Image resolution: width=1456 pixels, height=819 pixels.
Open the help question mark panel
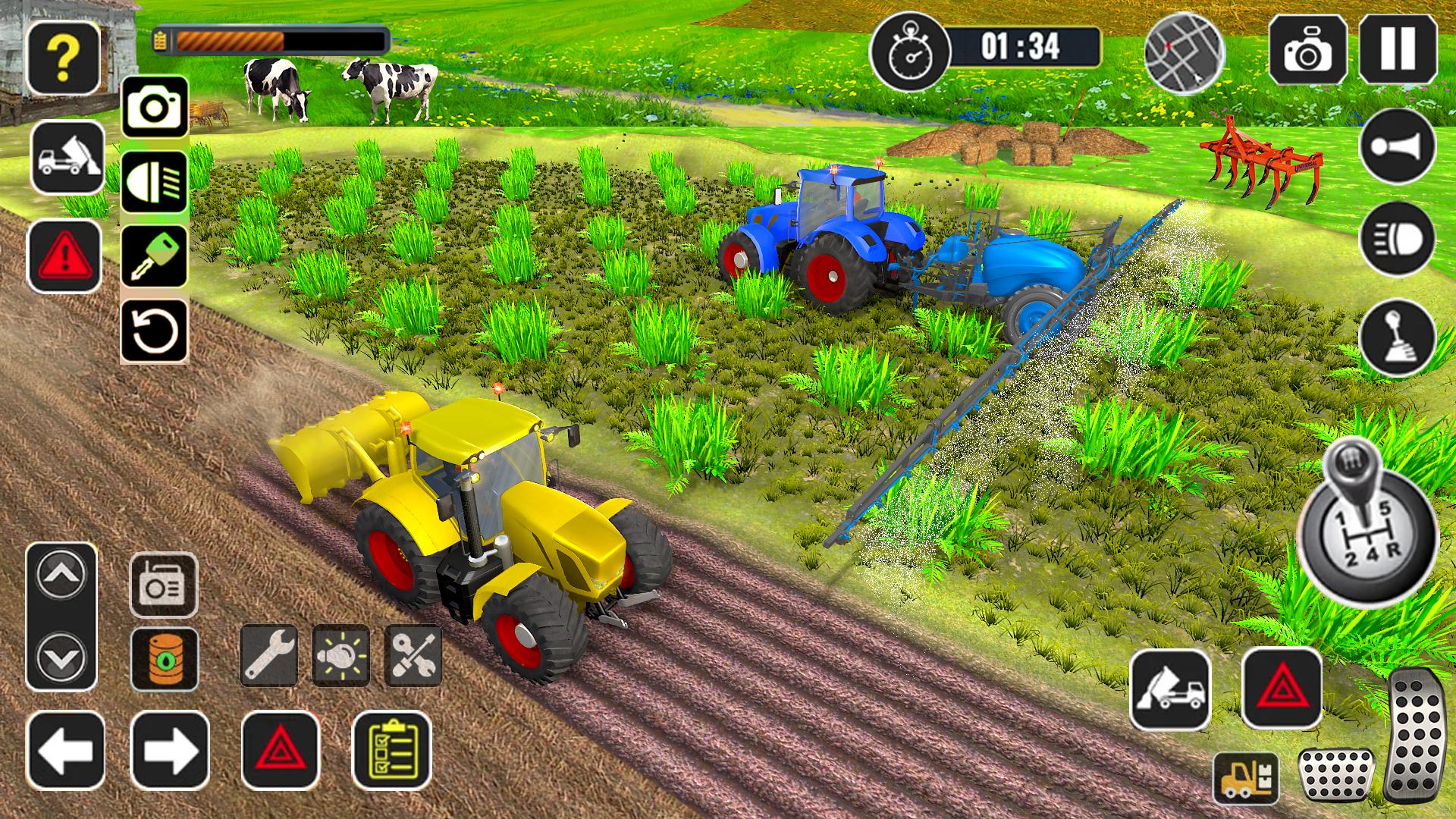tap(64, 57)
